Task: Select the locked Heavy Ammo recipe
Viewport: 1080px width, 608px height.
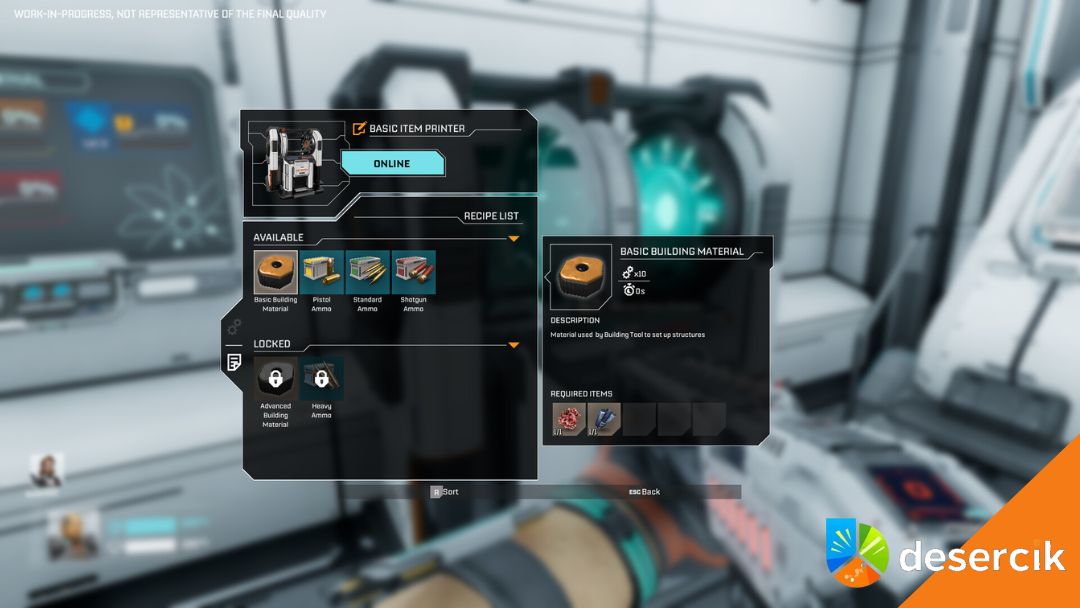Action: click(321, 379)
